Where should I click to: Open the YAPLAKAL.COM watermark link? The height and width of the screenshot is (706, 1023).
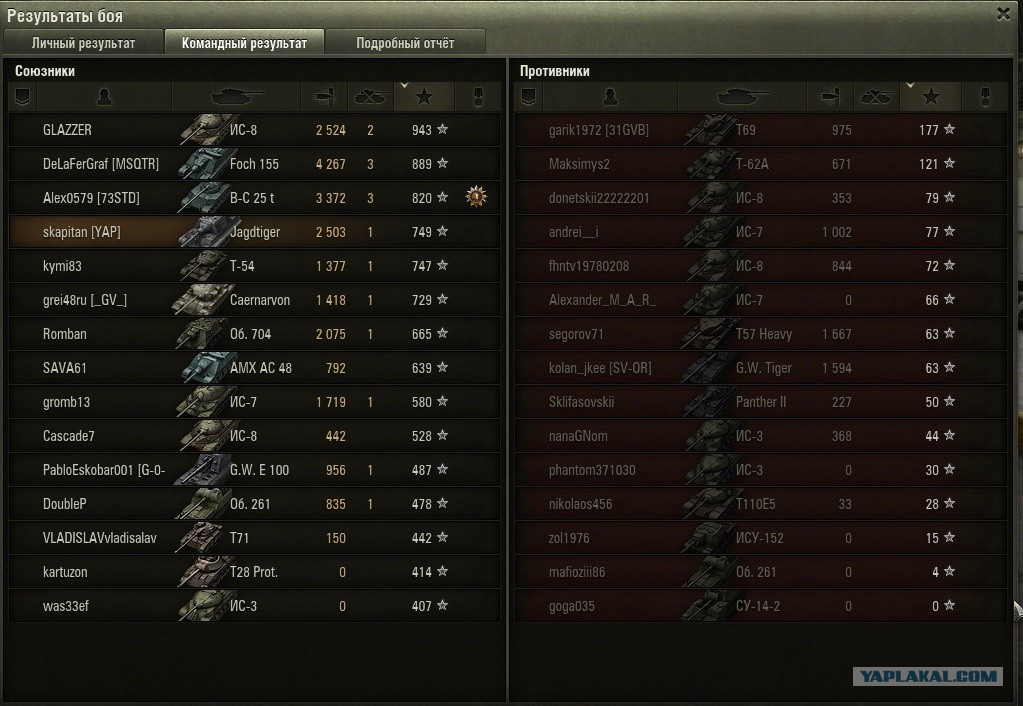(927, 676)
